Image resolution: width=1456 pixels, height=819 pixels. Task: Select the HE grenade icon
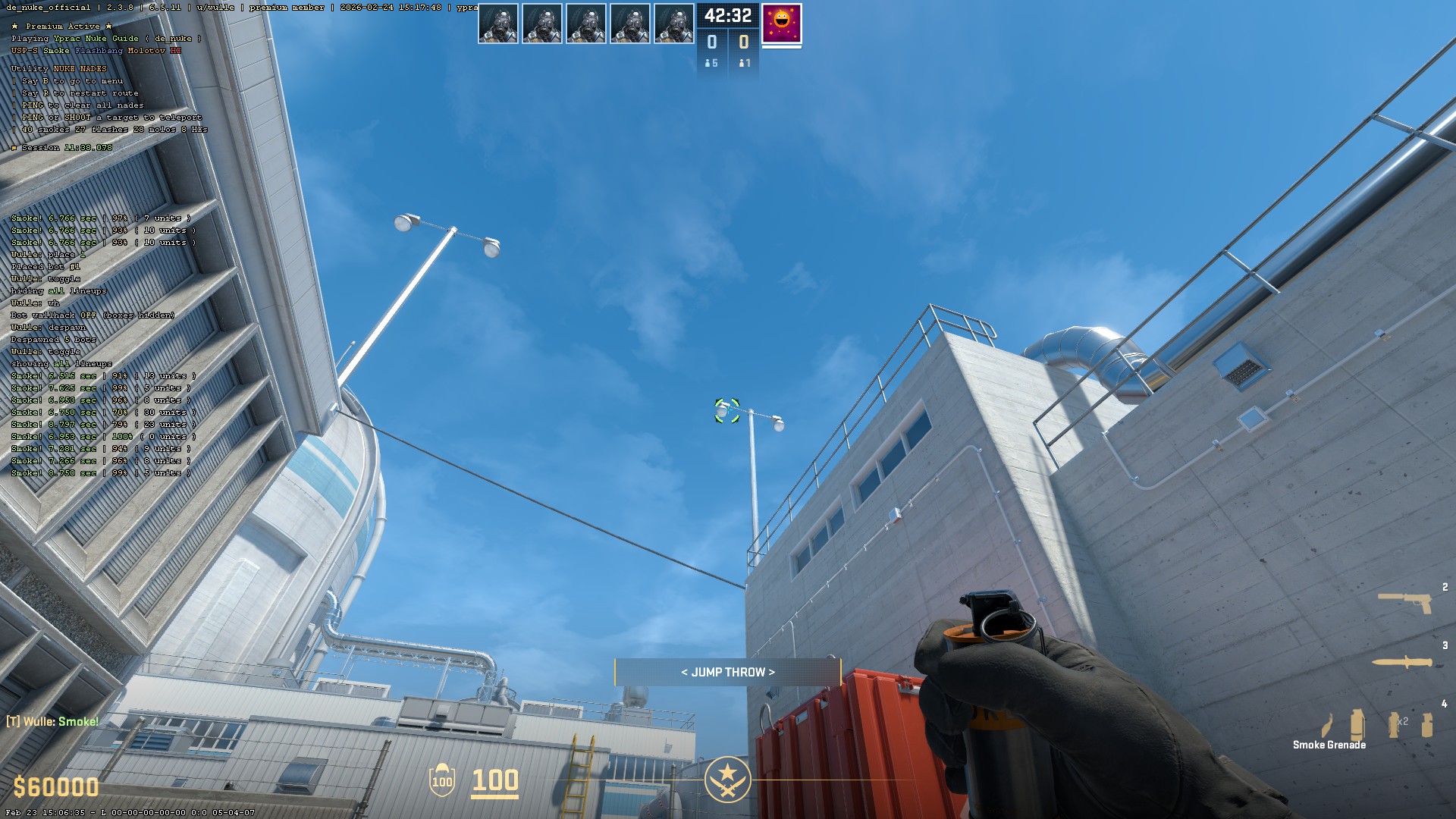(1427, 724)
